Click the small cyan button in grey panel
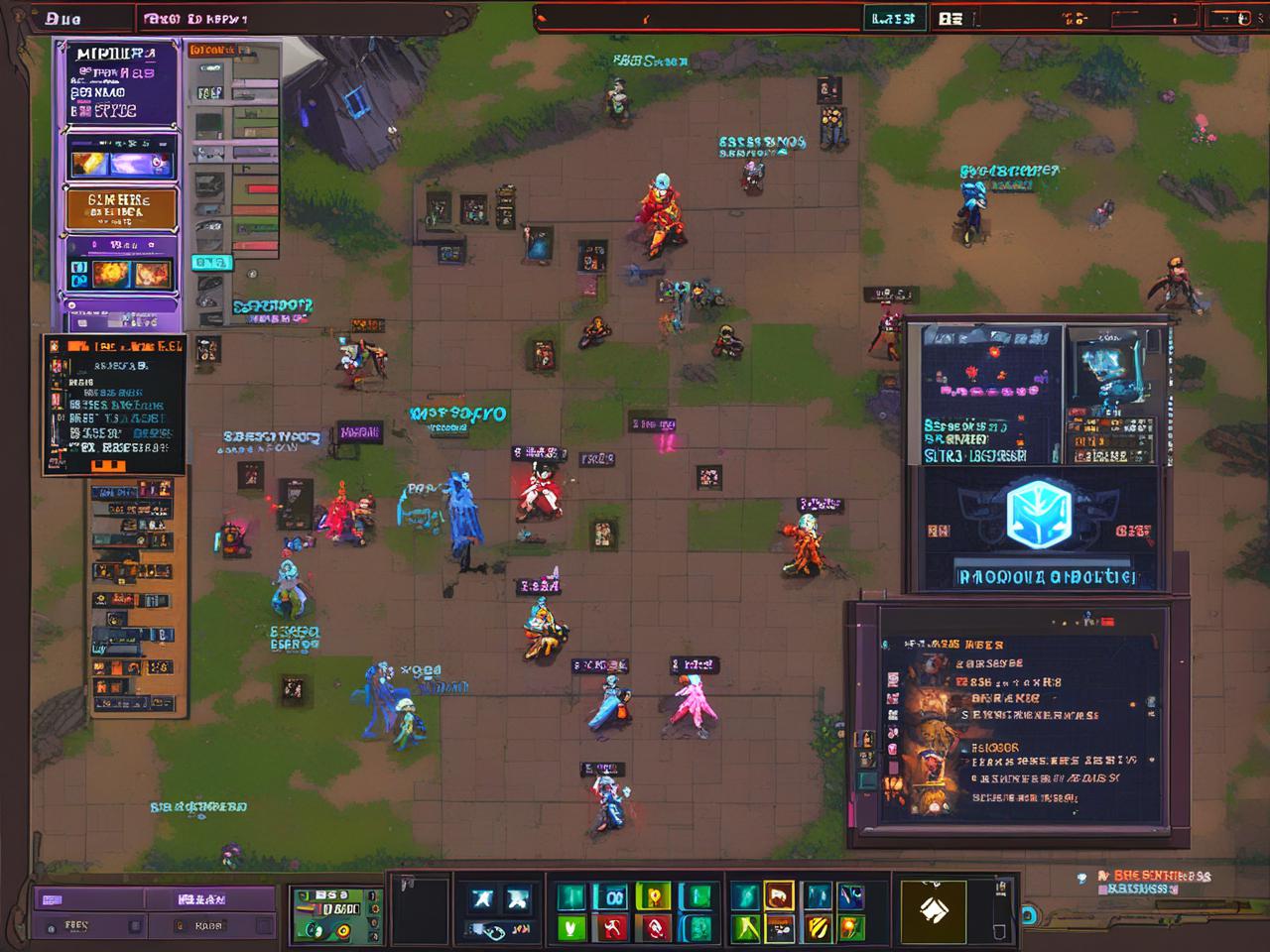Screen dimensions: 1270x952 click(x=211, y=263)
